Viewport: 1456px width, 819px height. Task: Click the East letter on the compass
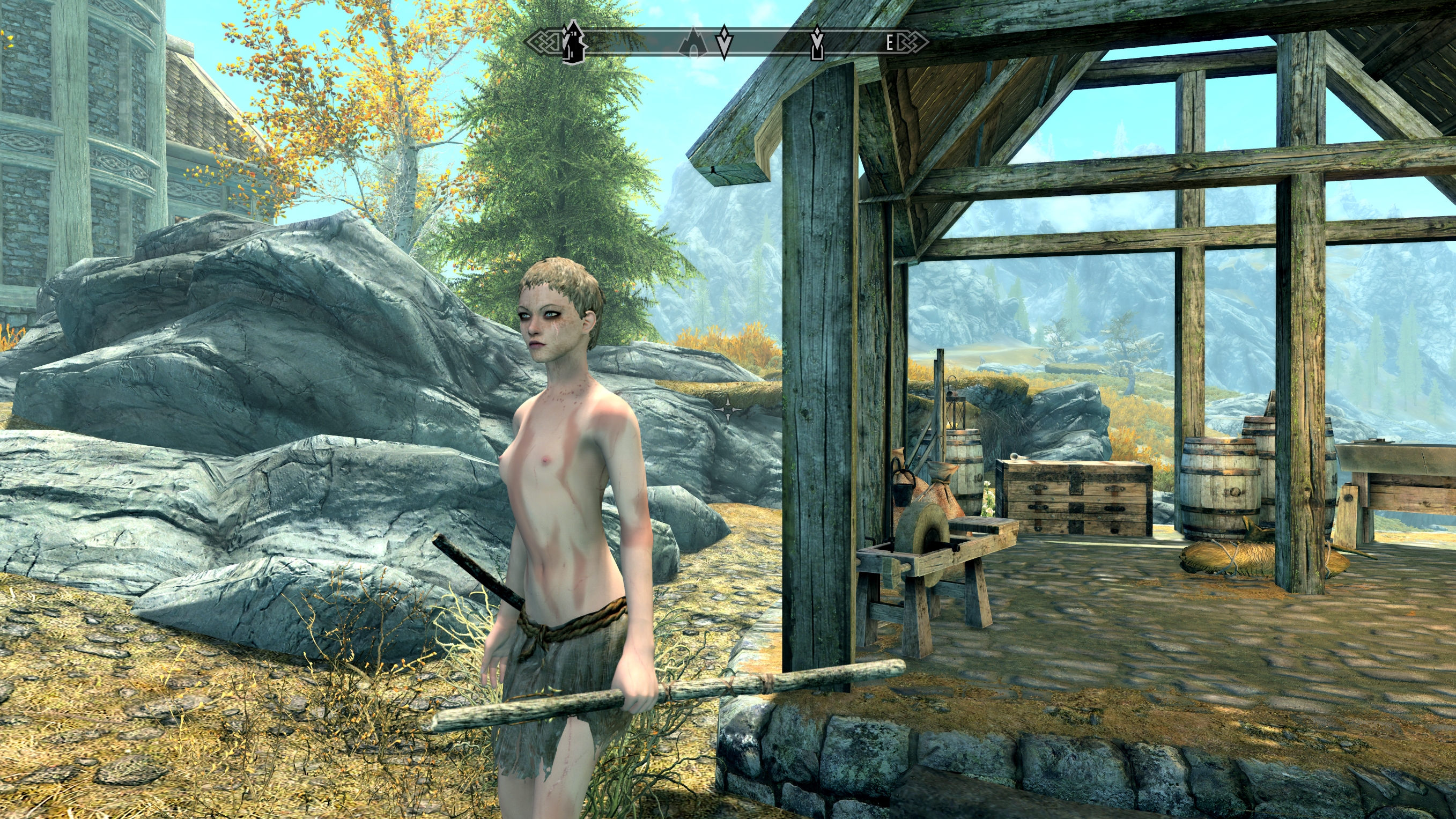pyautogui.click(x=889, y=42)
